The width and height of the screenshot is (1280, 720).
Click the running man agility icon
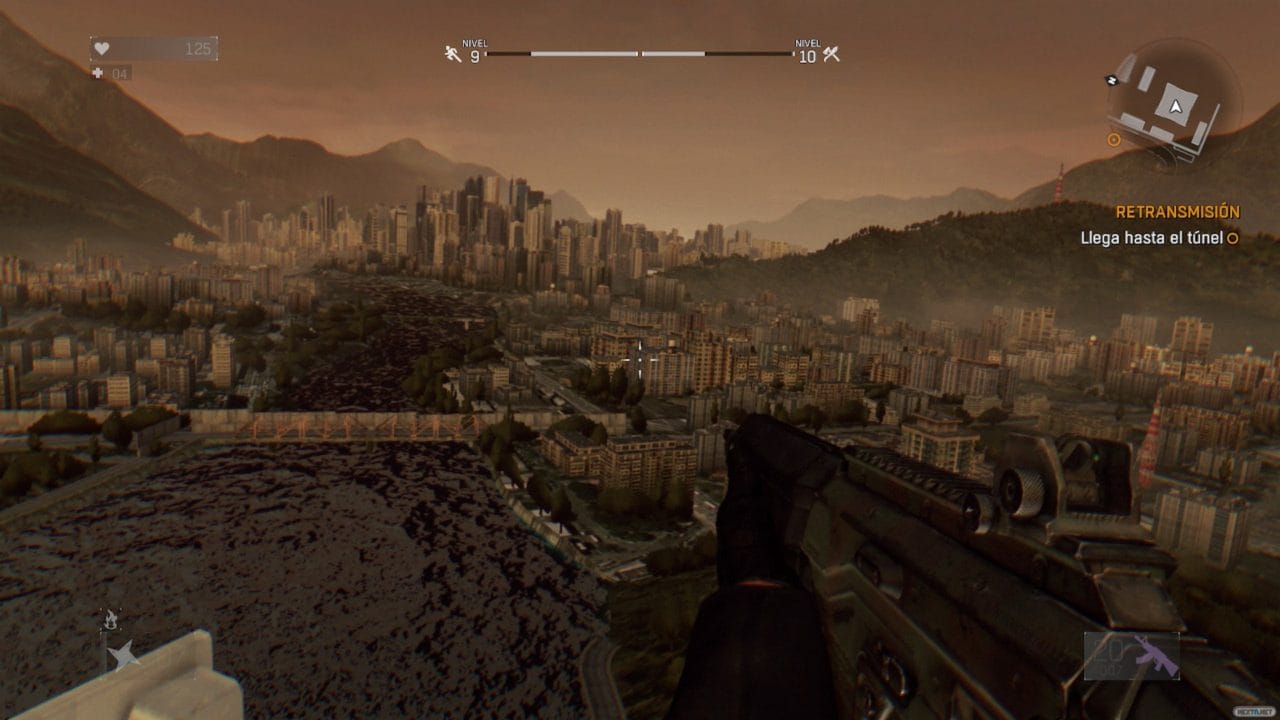453,53
